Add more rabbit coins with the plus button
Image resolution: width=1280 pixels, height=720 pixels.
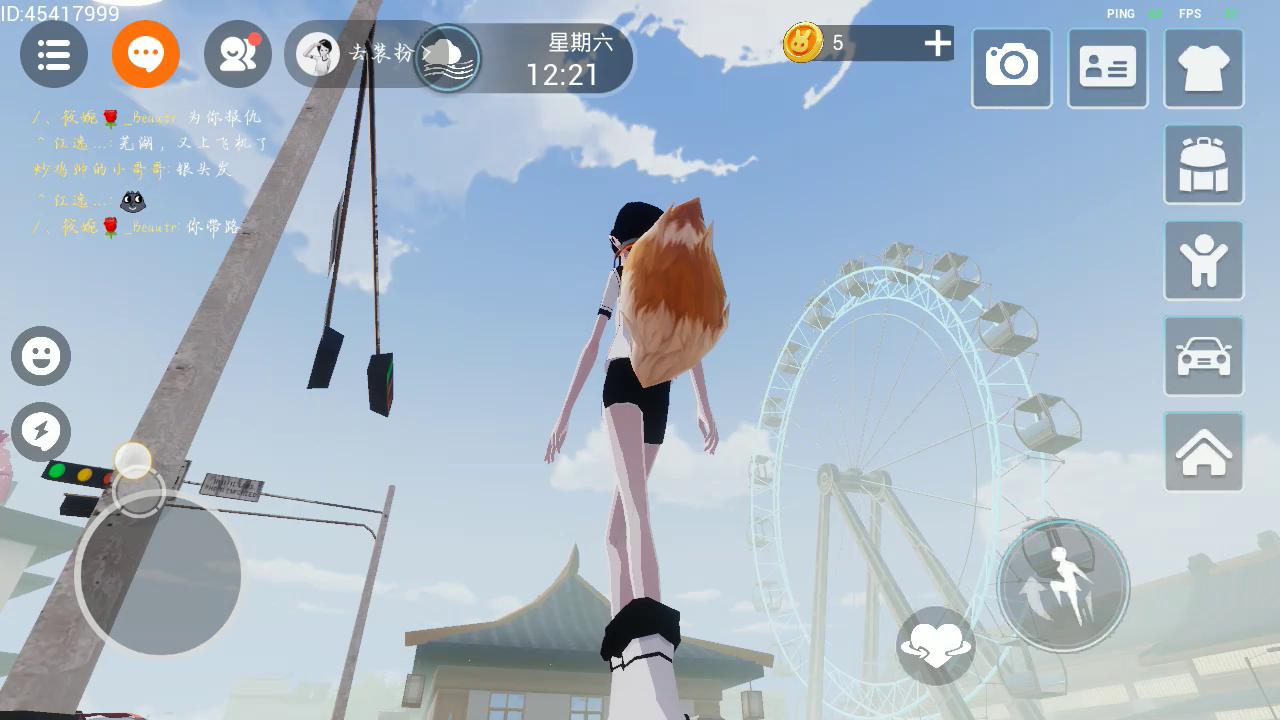(937, 43)
